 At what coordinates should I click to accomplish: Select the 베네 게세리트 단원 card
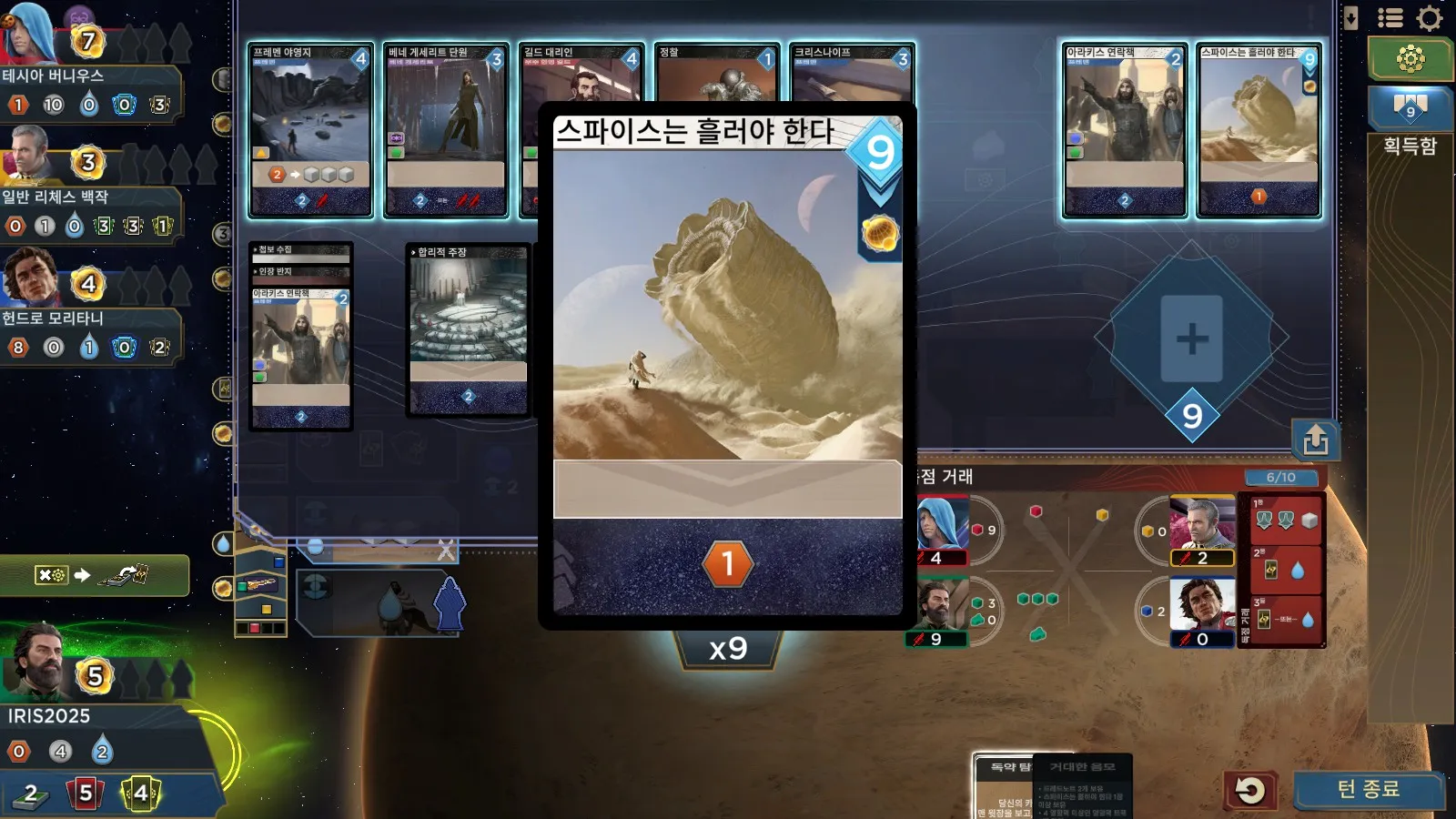446,129
